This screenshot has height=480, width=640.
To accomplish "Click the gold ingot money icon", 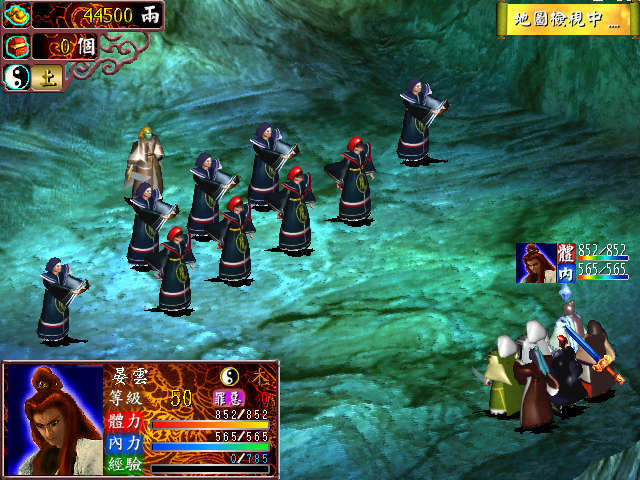I will (17, 15).
